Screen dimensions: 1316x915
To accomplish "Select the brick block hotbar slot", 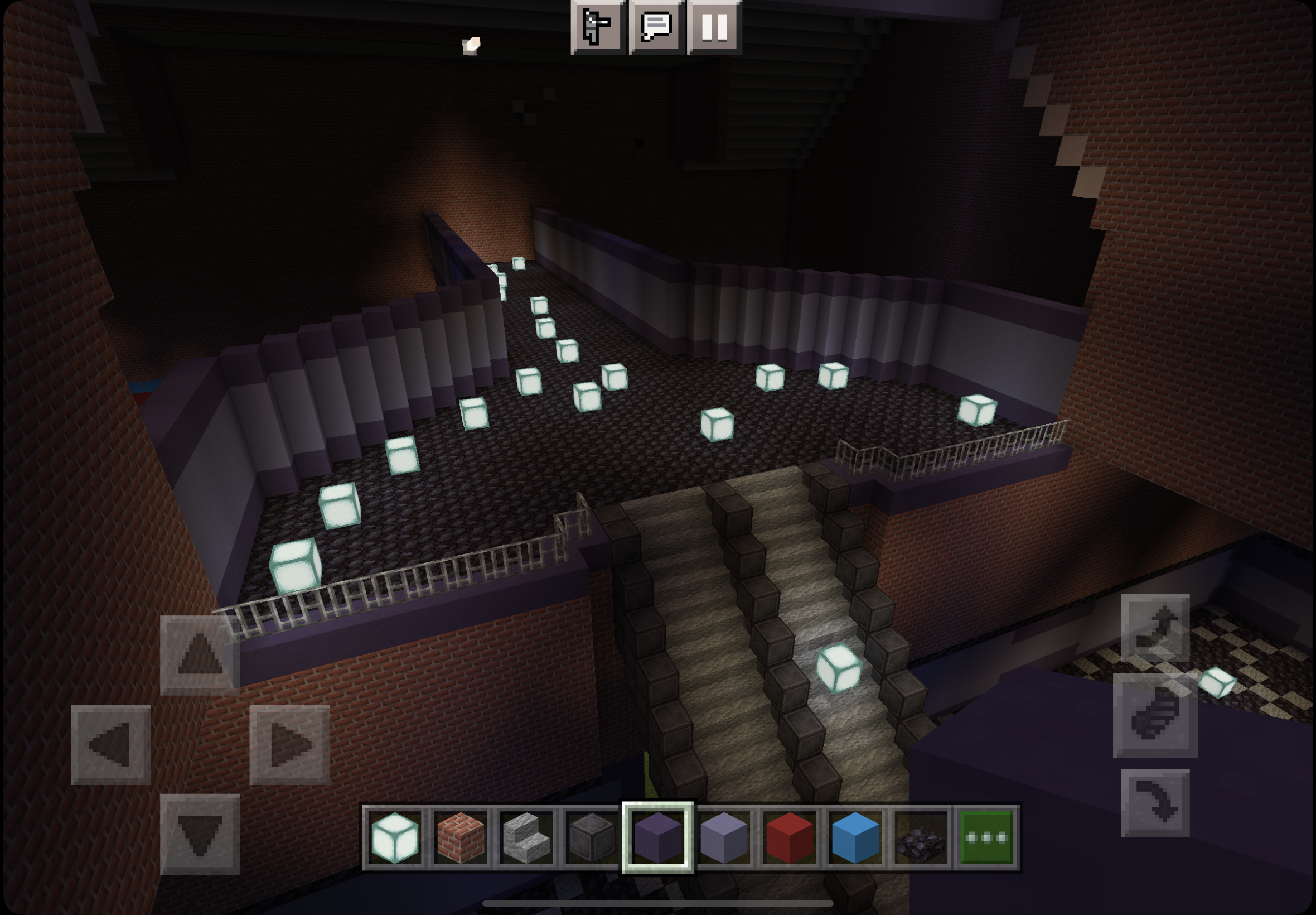I will [461, 837].
